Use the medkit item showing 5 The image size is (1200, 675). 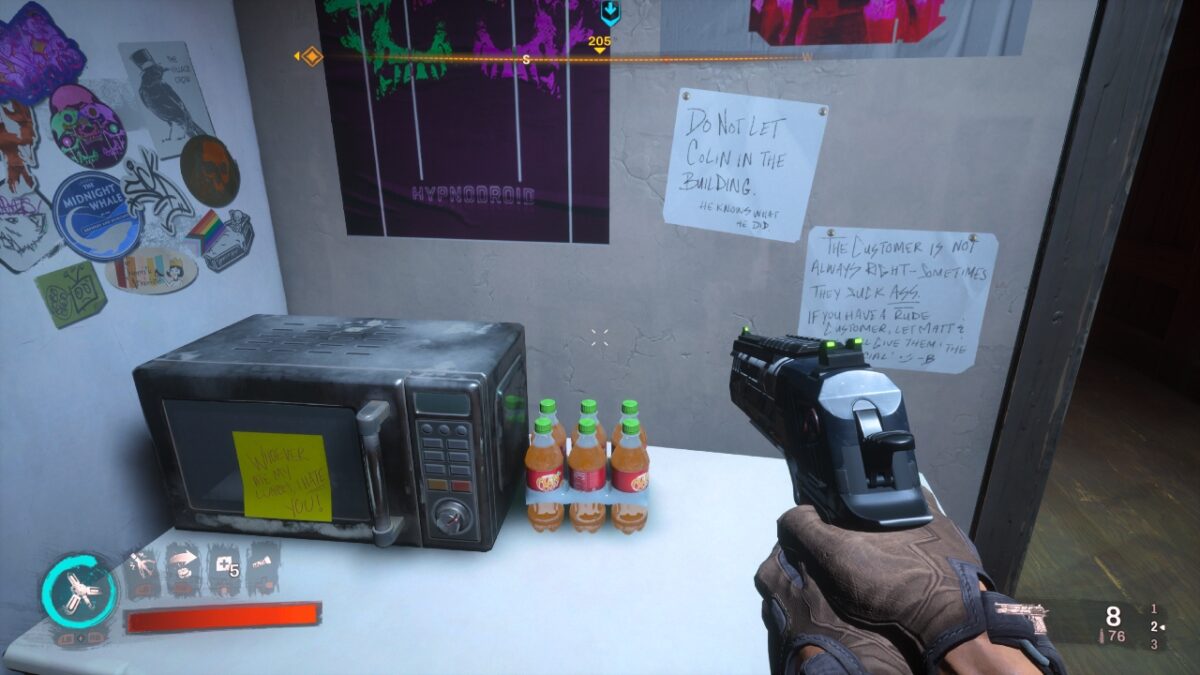(x=223, y=565)
